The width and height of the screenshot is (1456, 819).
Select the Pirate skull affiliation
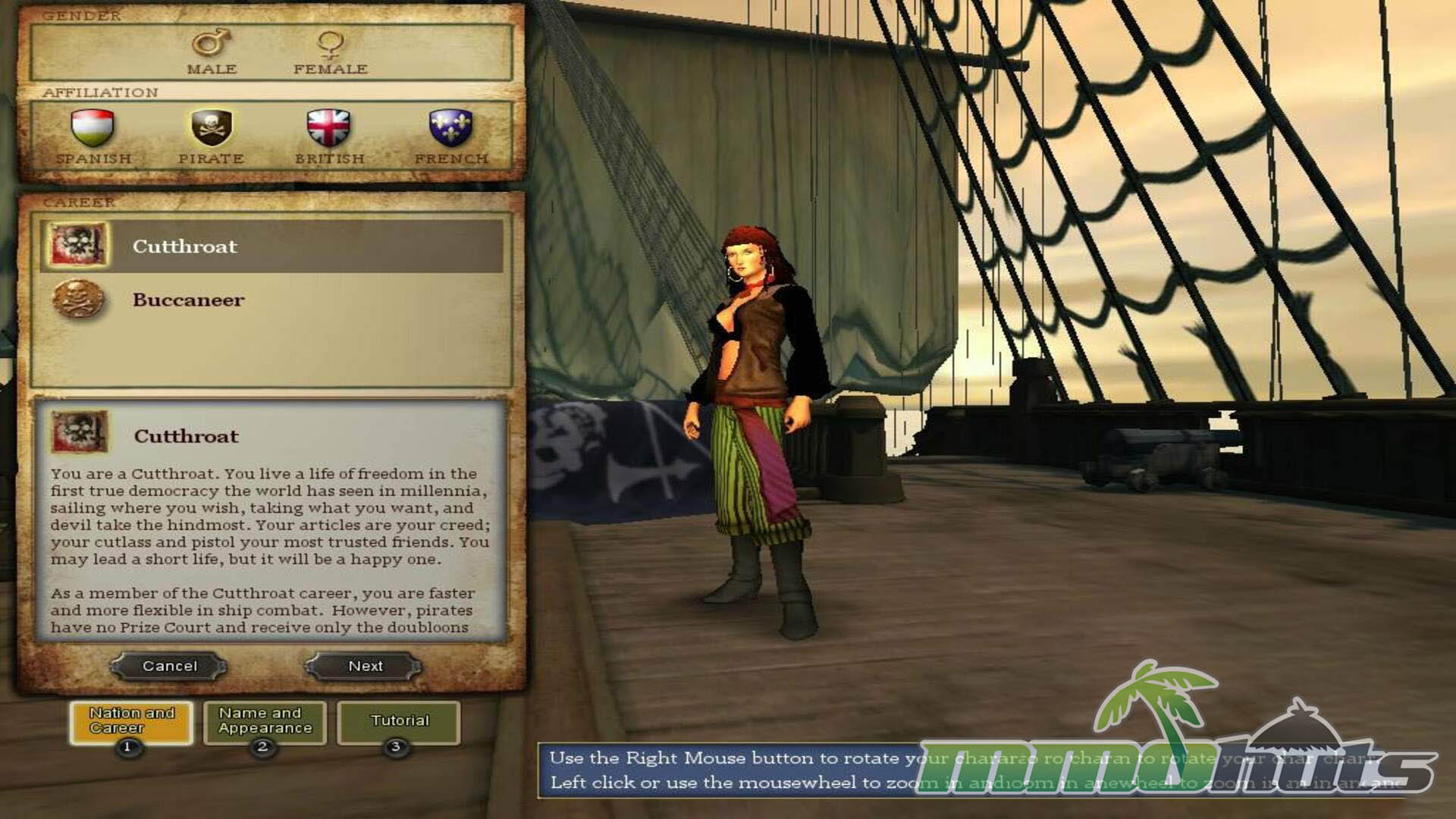point(211,136)
